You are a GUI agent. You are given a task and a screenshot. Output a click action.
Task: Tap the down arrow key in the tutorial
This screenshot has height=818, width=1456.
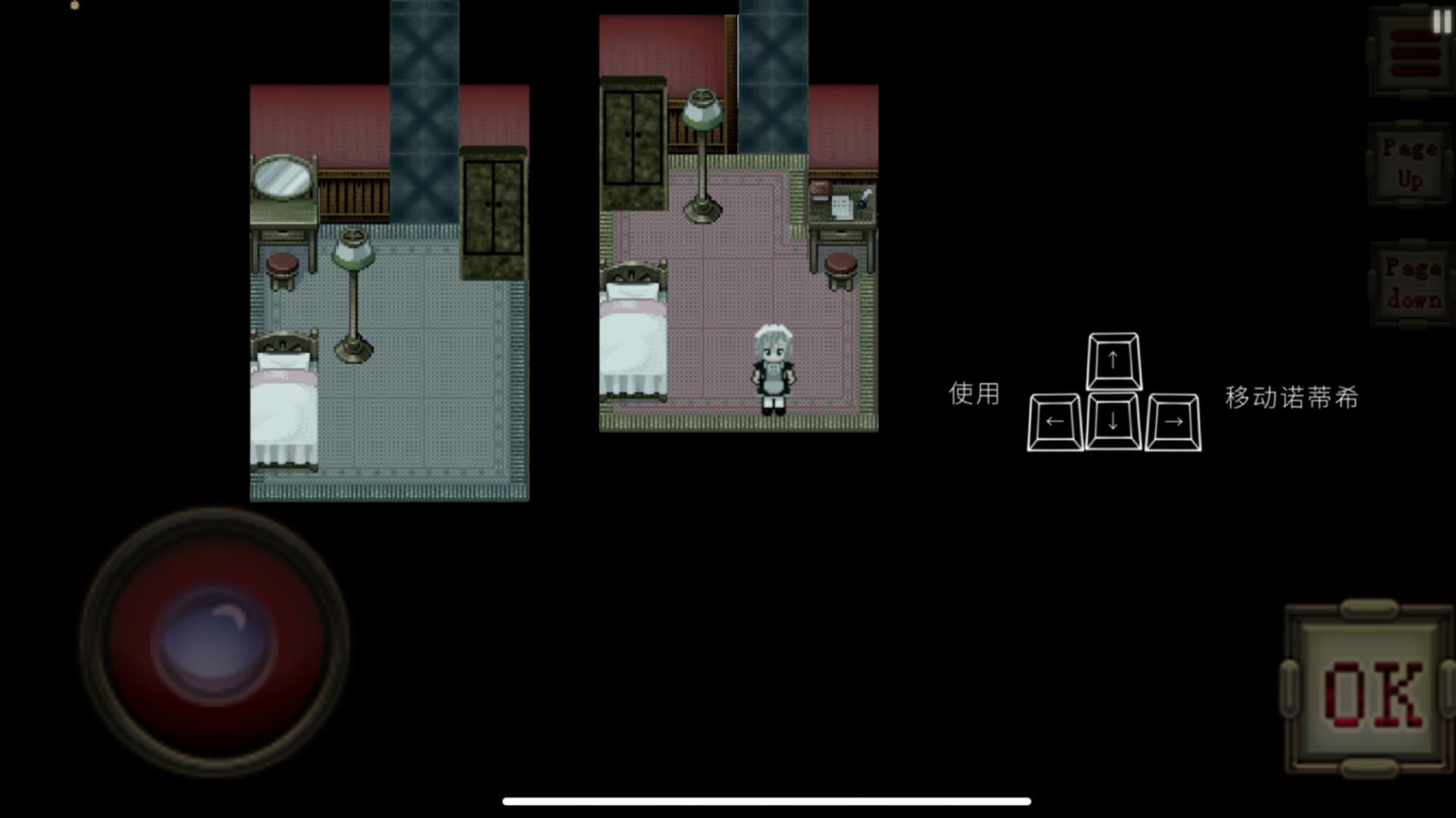click(1111, 422)
